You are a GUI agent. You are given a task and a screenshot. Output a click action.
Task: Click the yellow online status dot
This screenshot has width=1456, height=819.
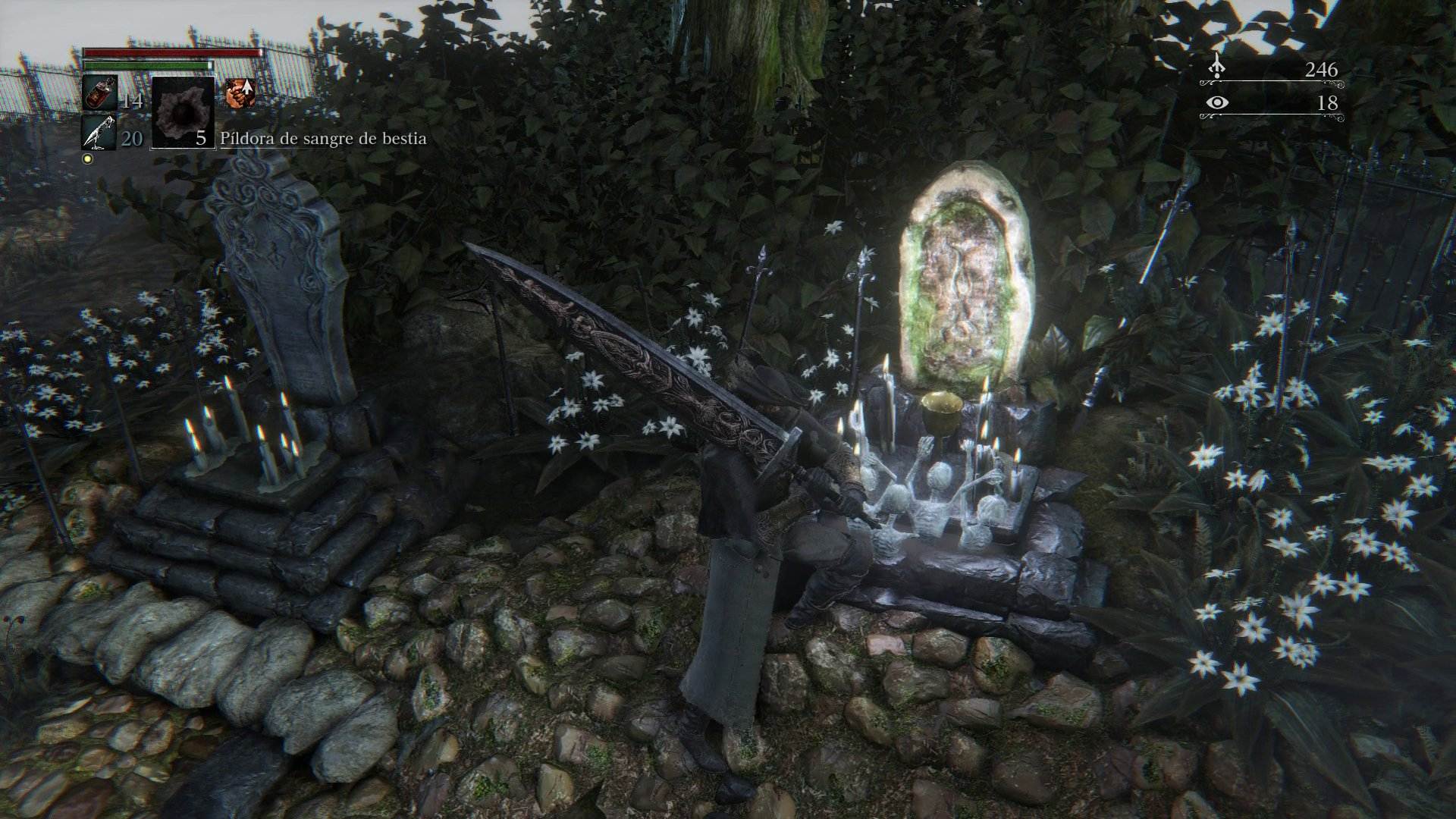pyautogui.click(x=89, y=158)
